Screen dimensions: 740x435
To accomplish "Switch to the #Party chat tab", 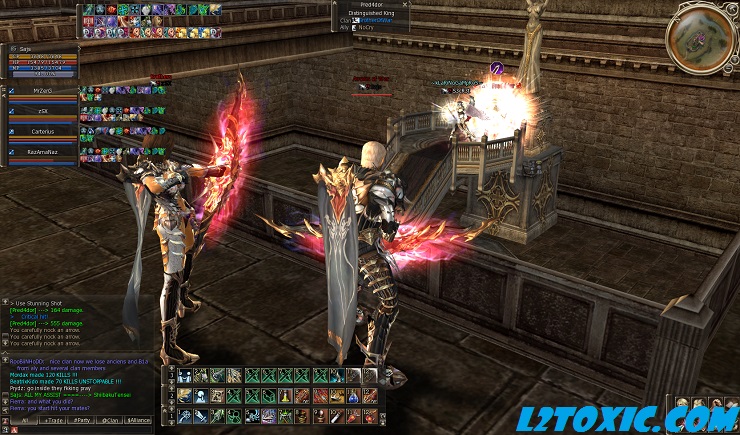I will click(82, 421).
